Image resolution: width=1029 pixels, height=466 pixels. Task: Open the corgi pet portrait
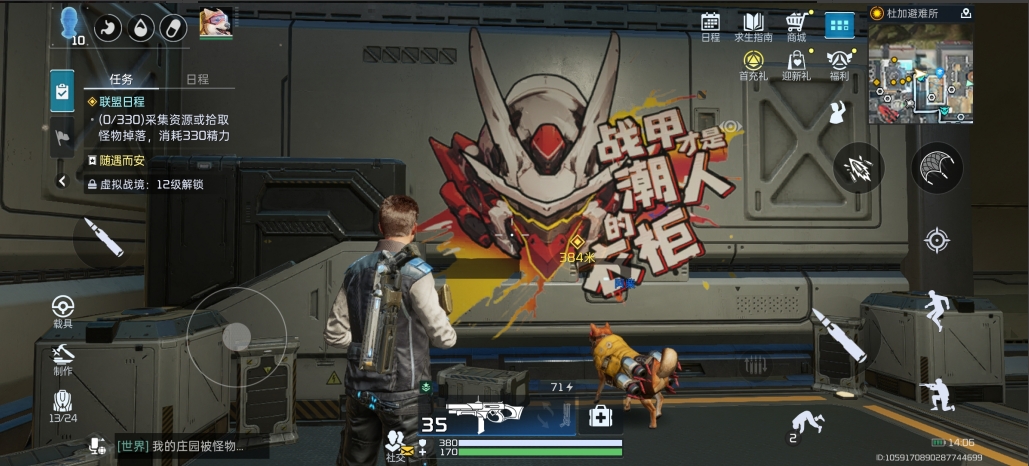215,23
